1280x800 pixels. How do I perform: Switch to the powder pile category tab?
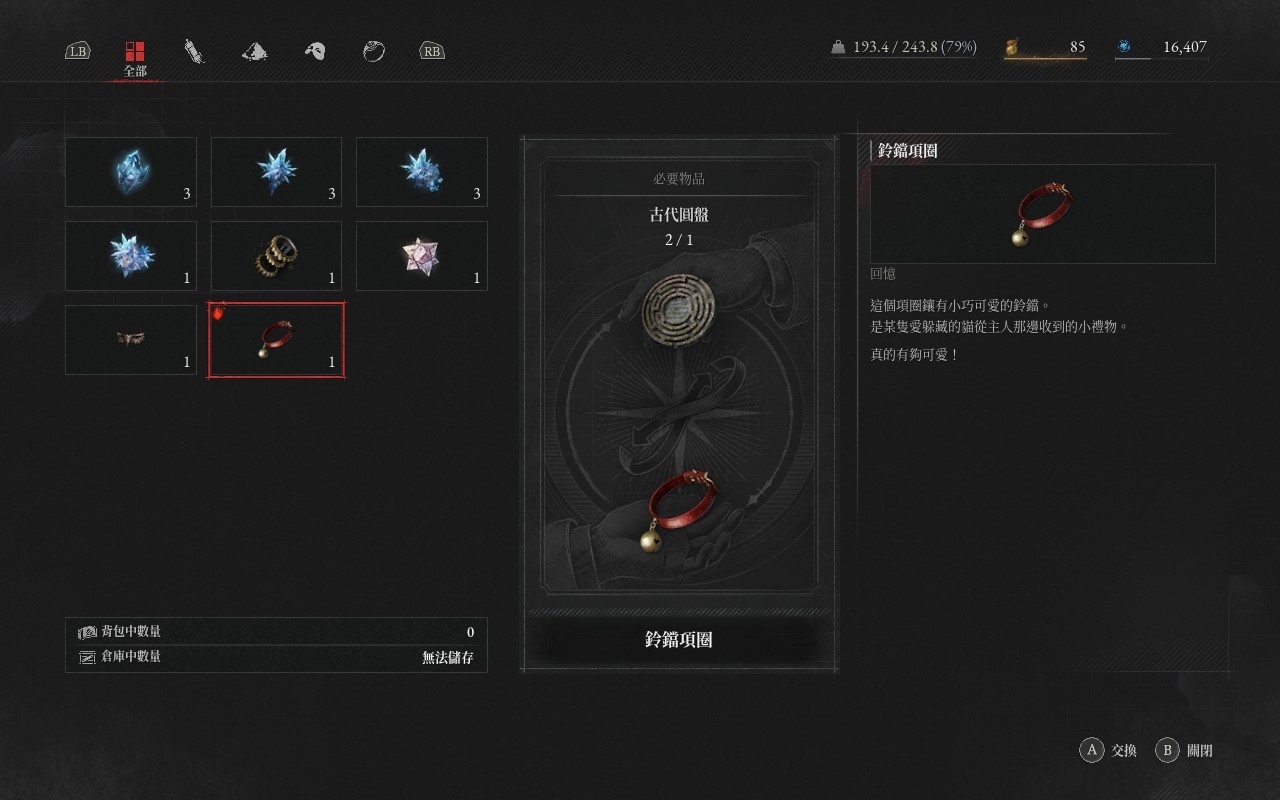[255, 51]
